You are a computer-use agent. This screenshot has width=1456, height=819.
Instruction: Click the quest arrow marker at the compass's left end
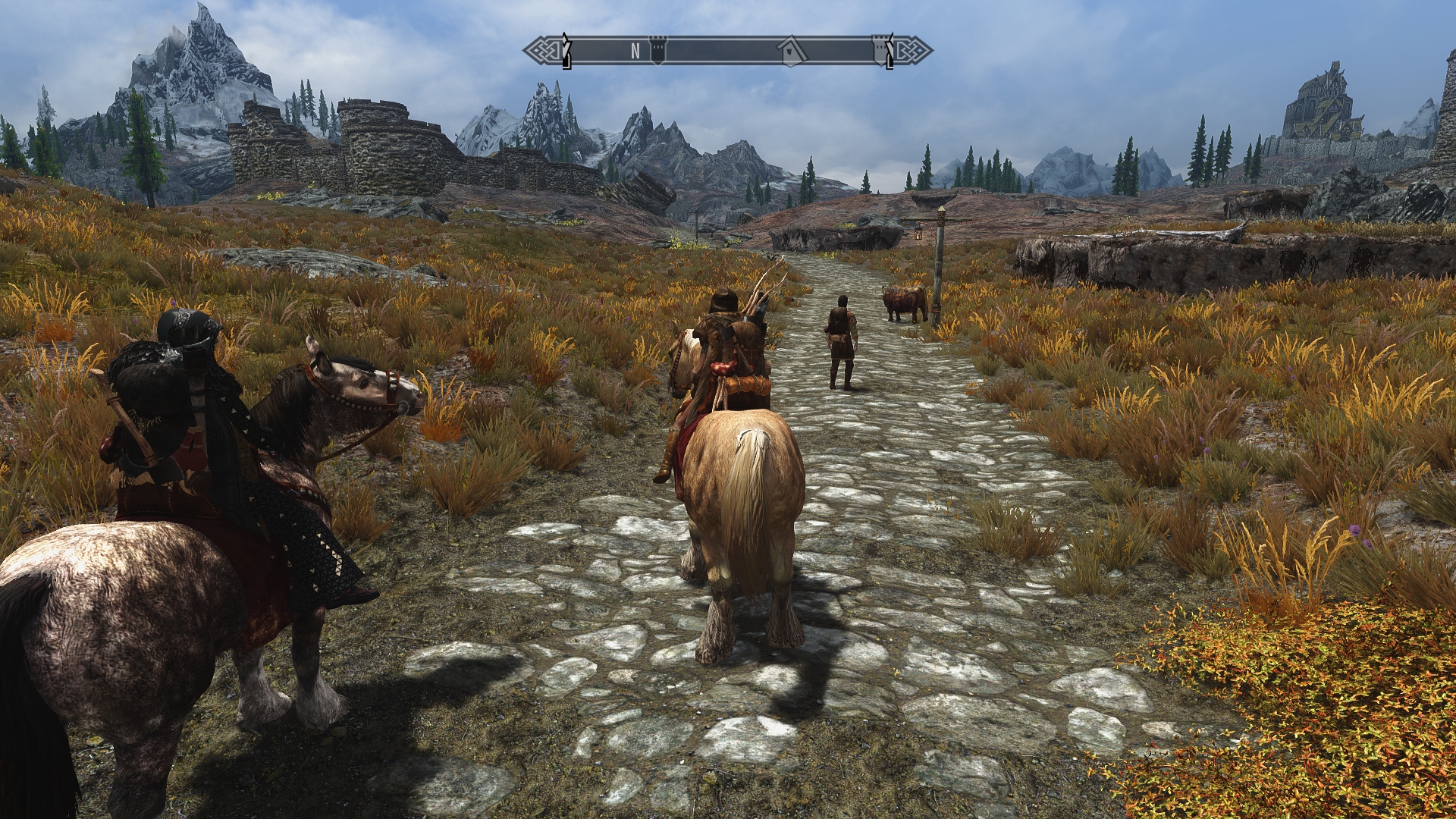click(x=565, y=50)
